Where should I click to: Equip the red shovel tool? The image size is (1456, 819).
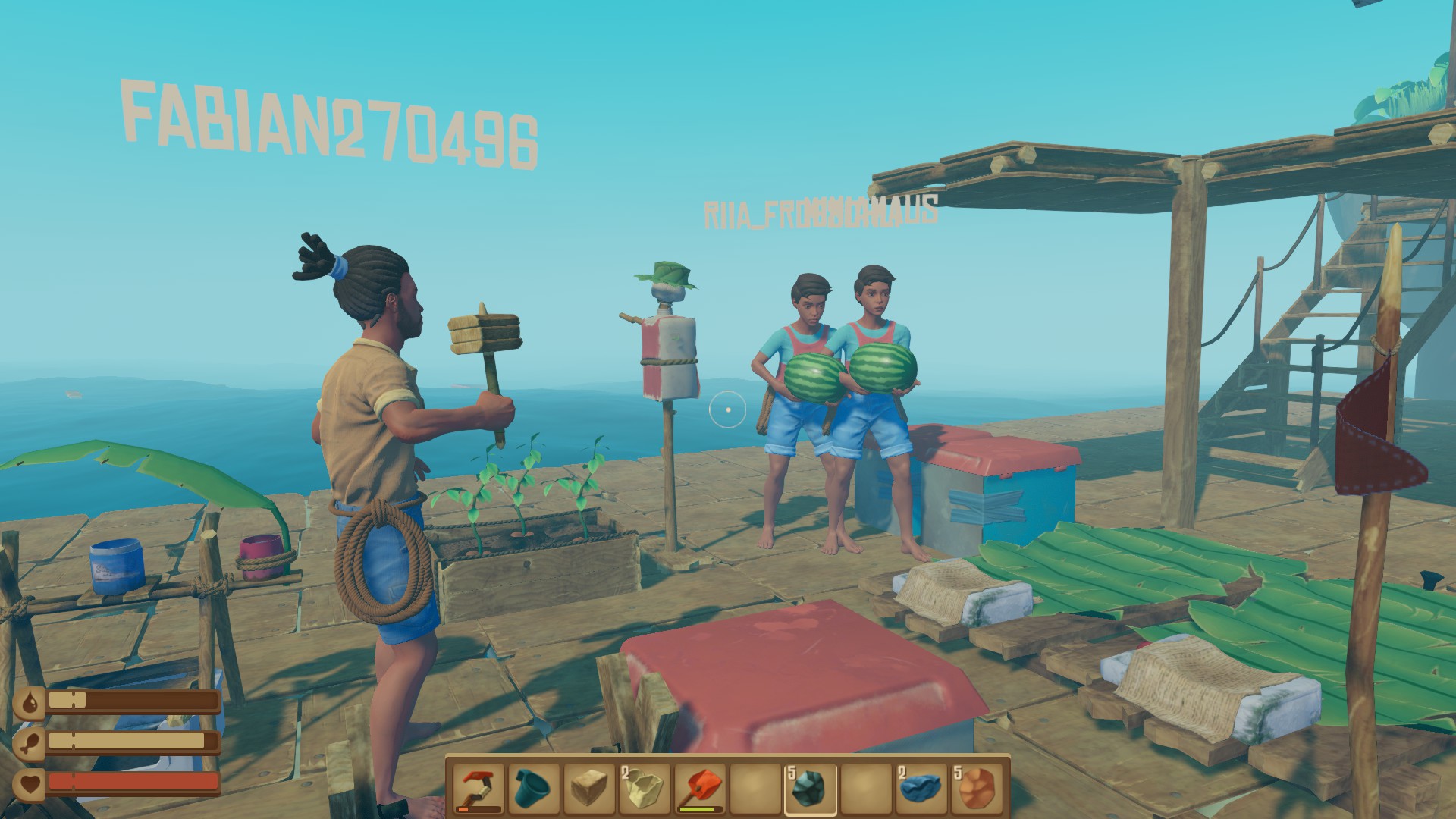[x=700, y=789]
